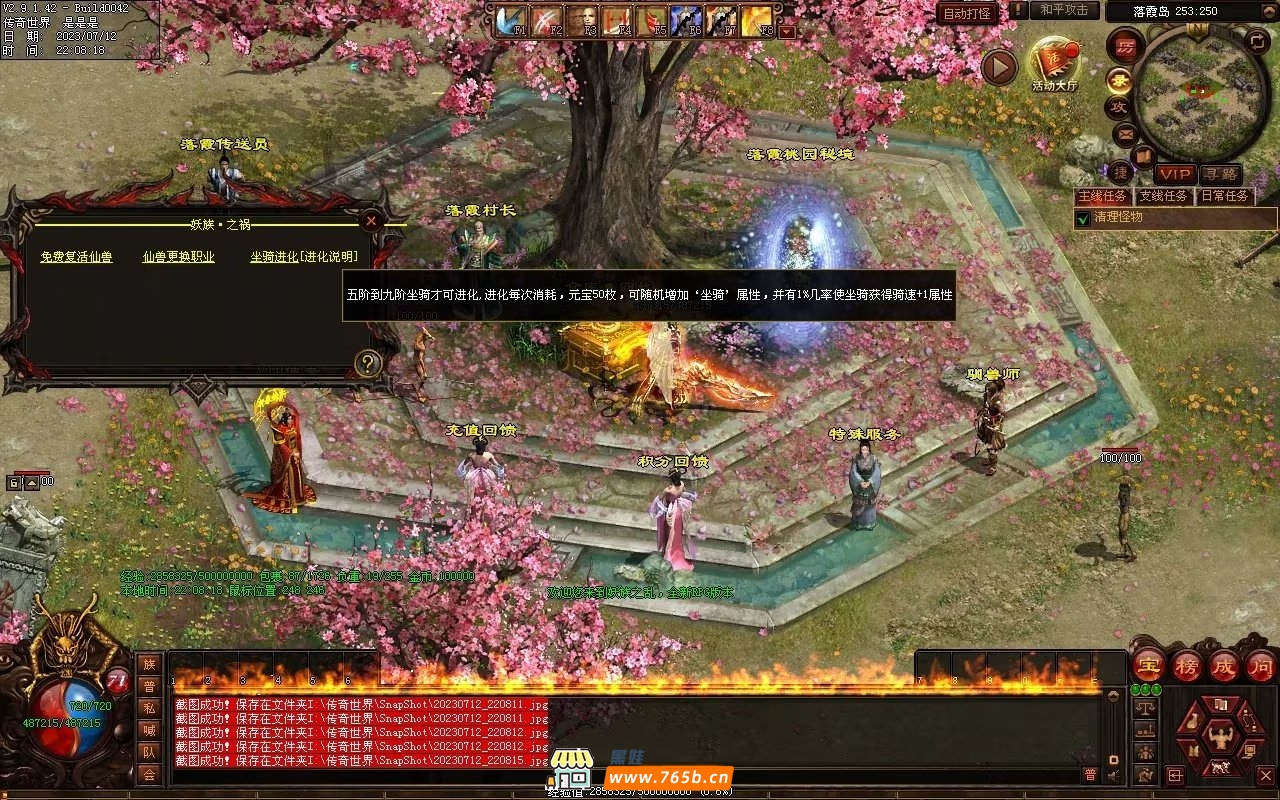The width and height of the screenshot is (1280, 800).
Task: Open the 宝 treasure shop button
Action: (1150, 666)
